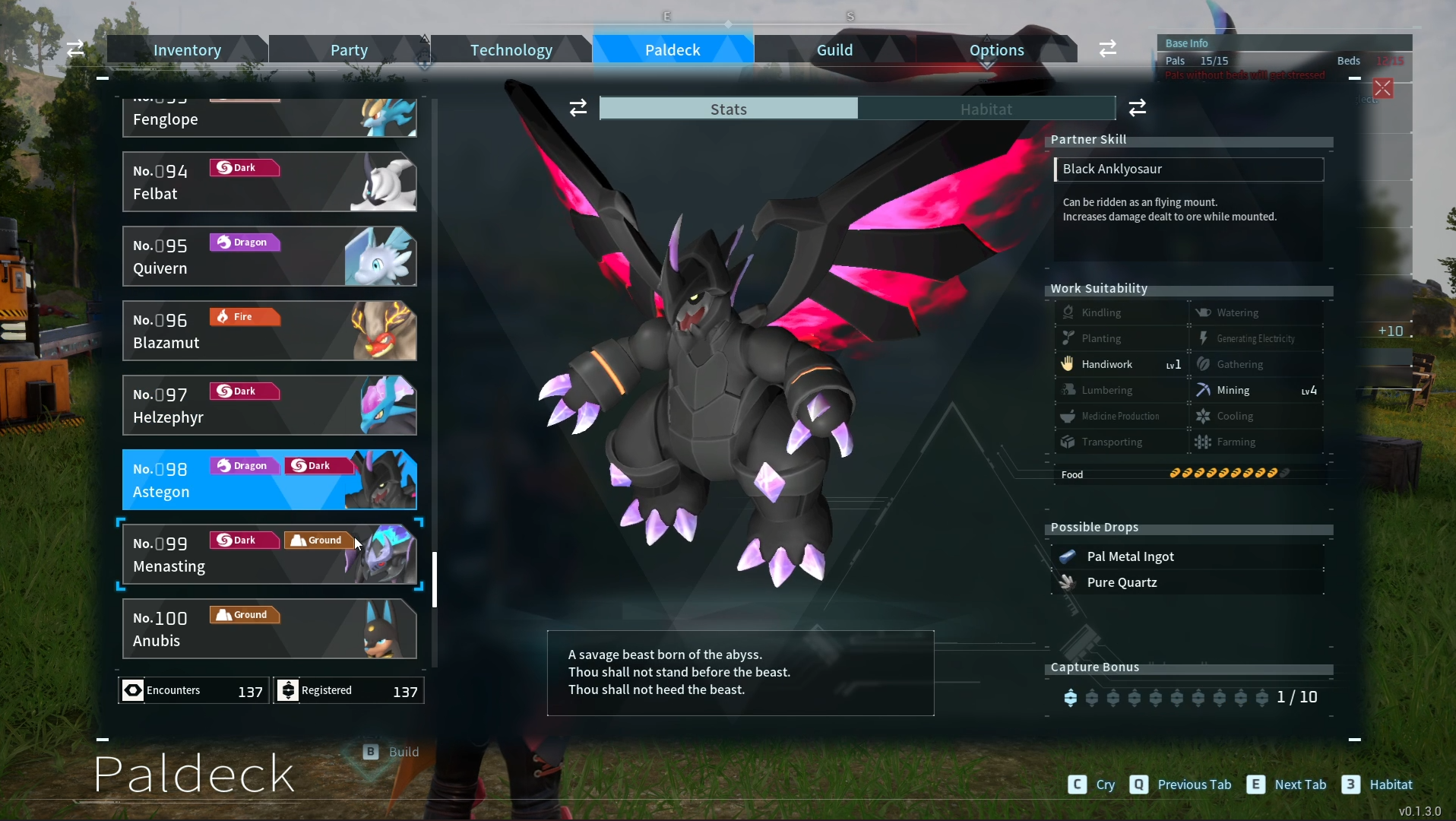Image resolution: width=1456 pixels, height=821 pixels.
Task: Click the transfer arrows icon beside Options tab
Action: pos(1107,48)
